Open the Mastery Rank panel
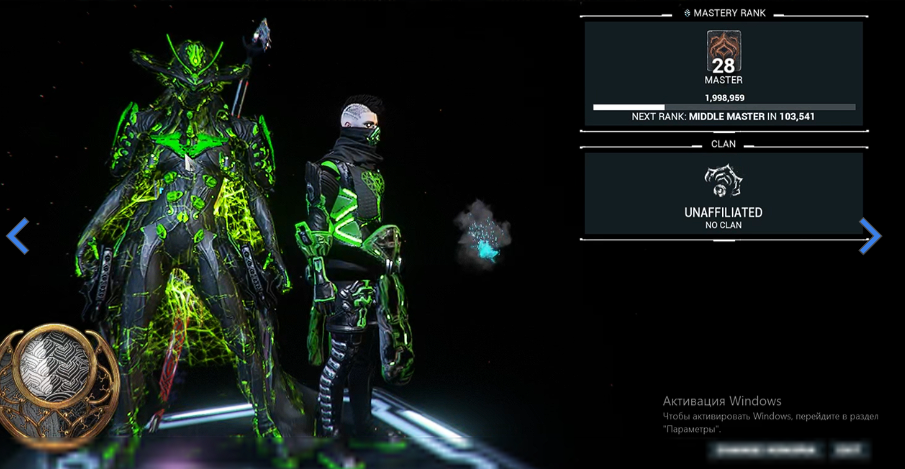 723,73
